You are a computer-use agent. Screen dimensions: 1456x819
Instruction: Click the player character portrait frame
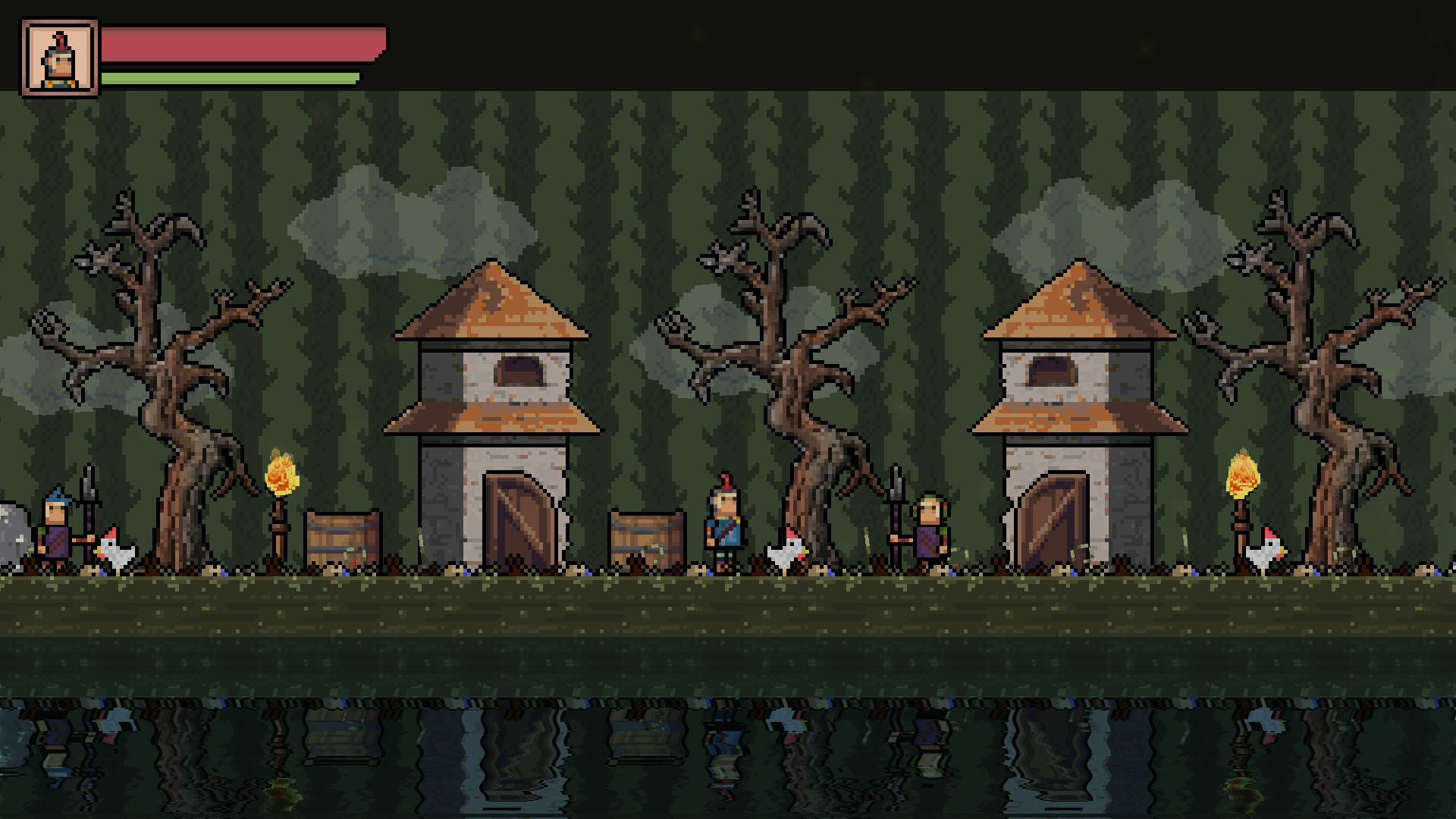(61, 55)
